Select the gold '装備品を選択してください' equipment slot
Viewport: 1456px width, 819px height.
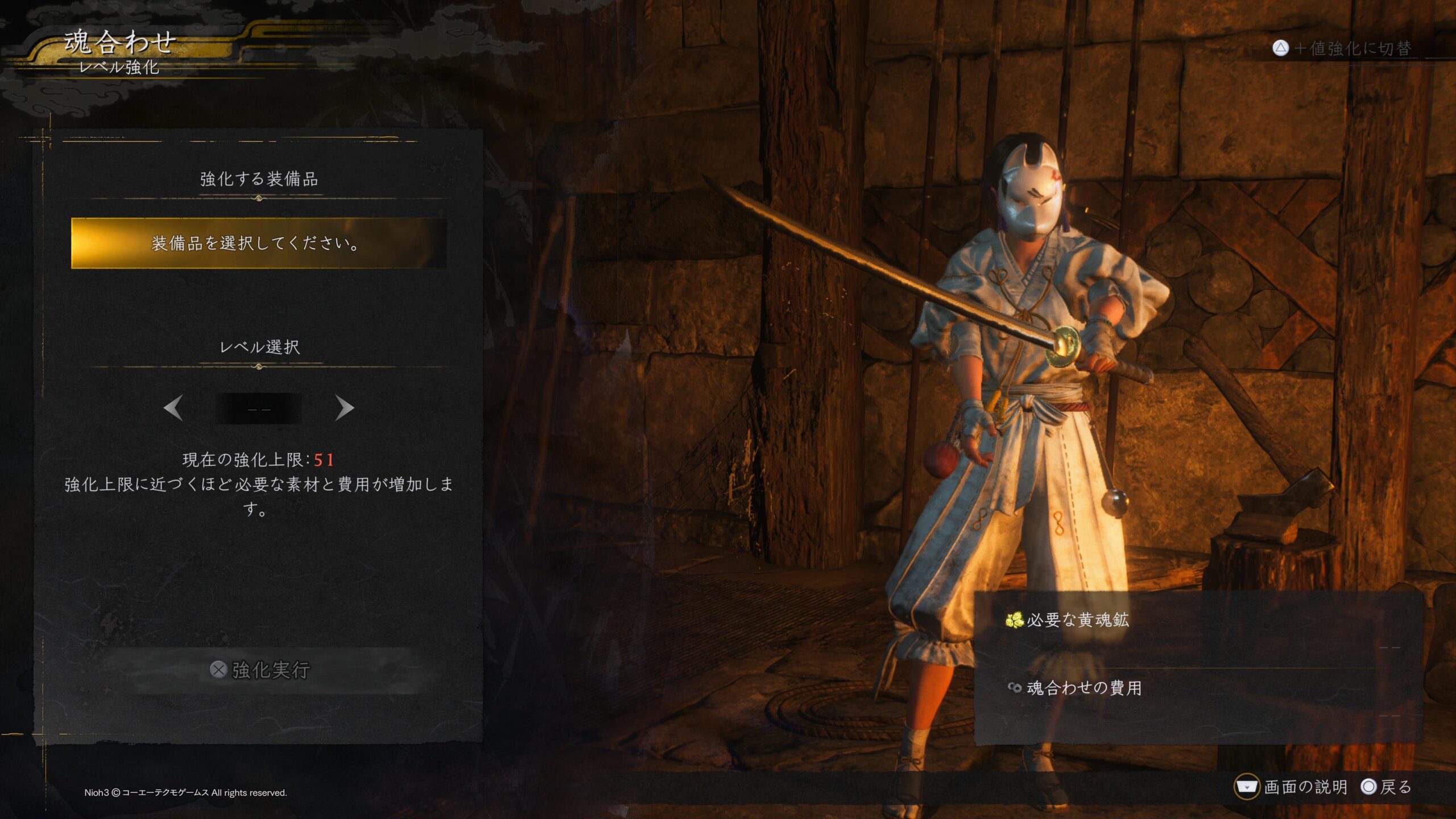pos(259,243)
